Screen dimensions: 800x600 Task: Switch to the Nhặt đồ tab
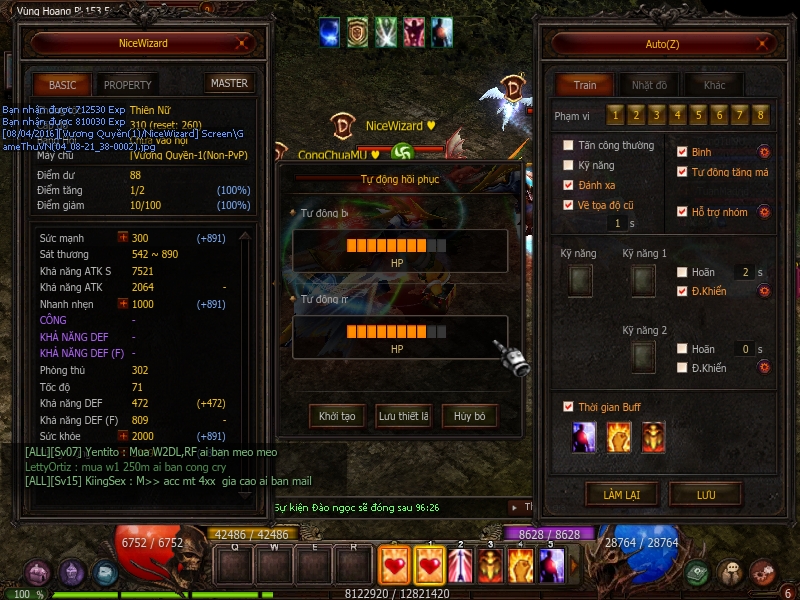(650, 85)
